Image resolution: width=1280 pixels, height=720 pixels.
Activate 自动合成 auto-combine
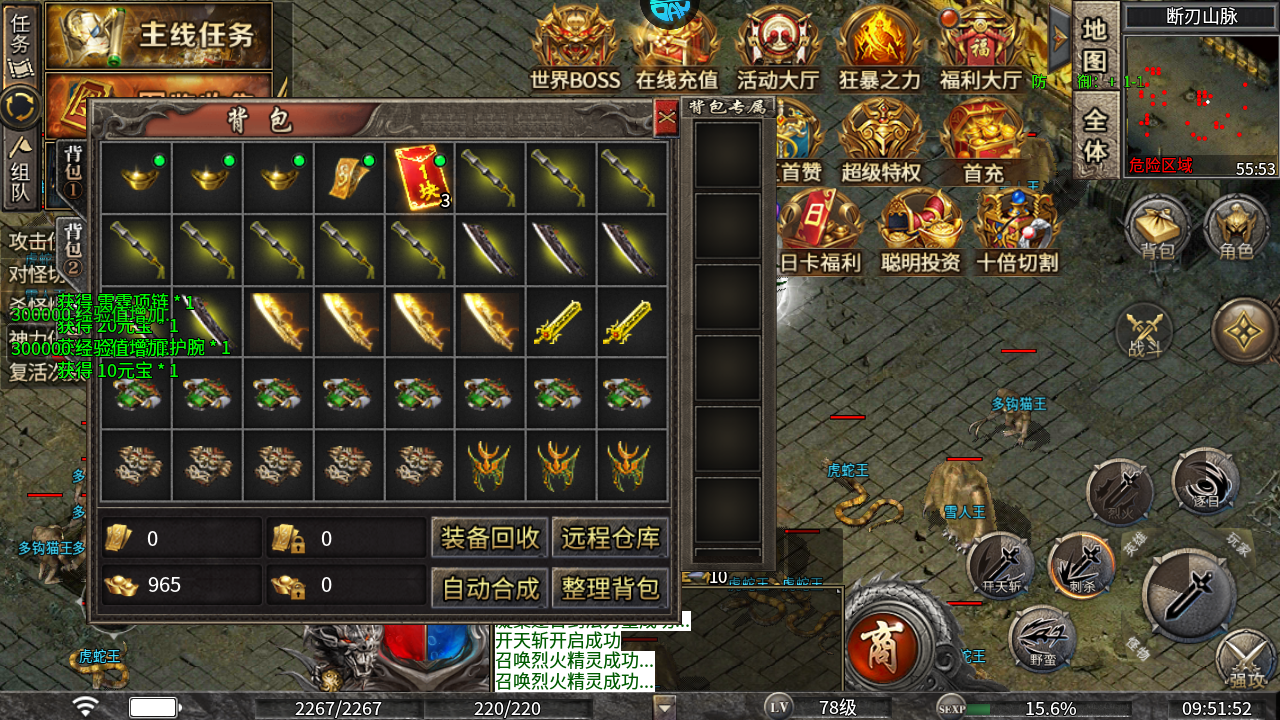490,588
